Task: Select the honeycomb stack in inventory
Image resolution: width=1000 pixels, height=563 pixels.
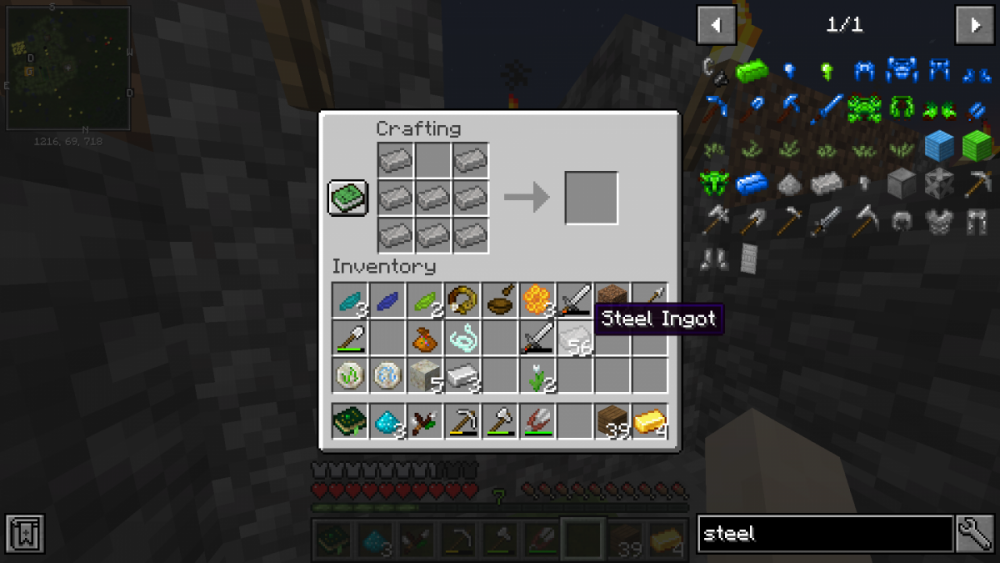Action: click(537, 299)
